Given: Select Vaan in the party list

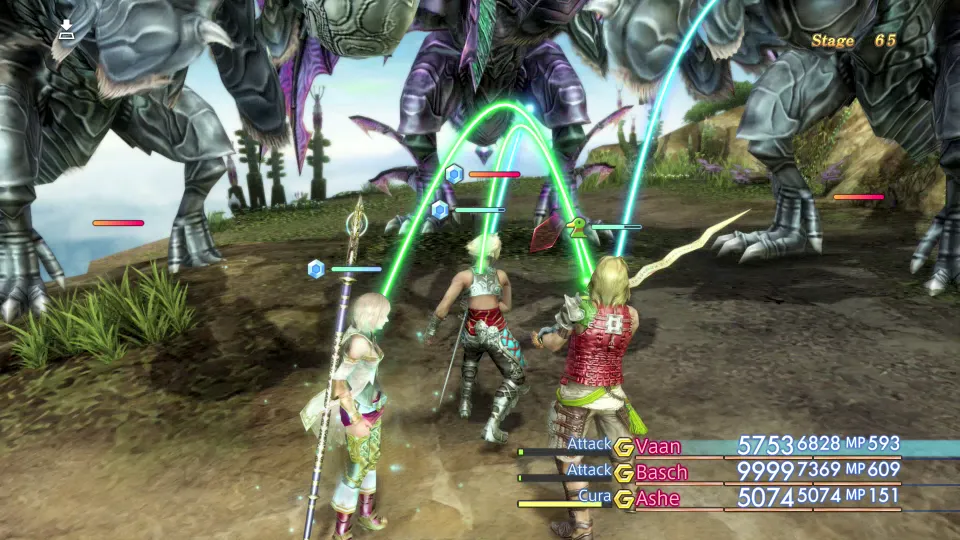Looking at the screenshot, I should click(x=658, y=446).
